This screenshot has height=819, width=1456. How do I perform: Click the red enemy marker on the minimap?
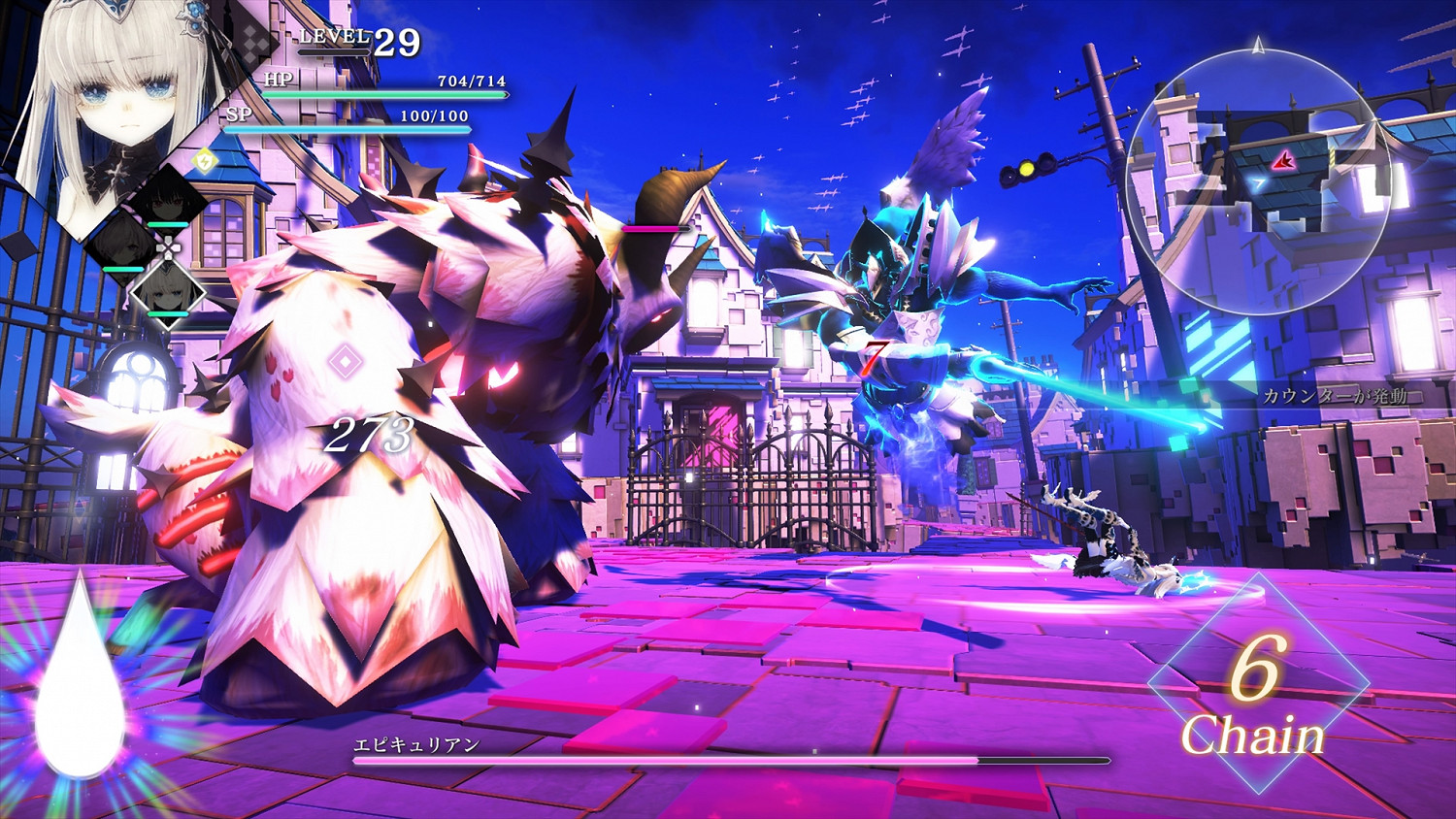point(1283,161)
